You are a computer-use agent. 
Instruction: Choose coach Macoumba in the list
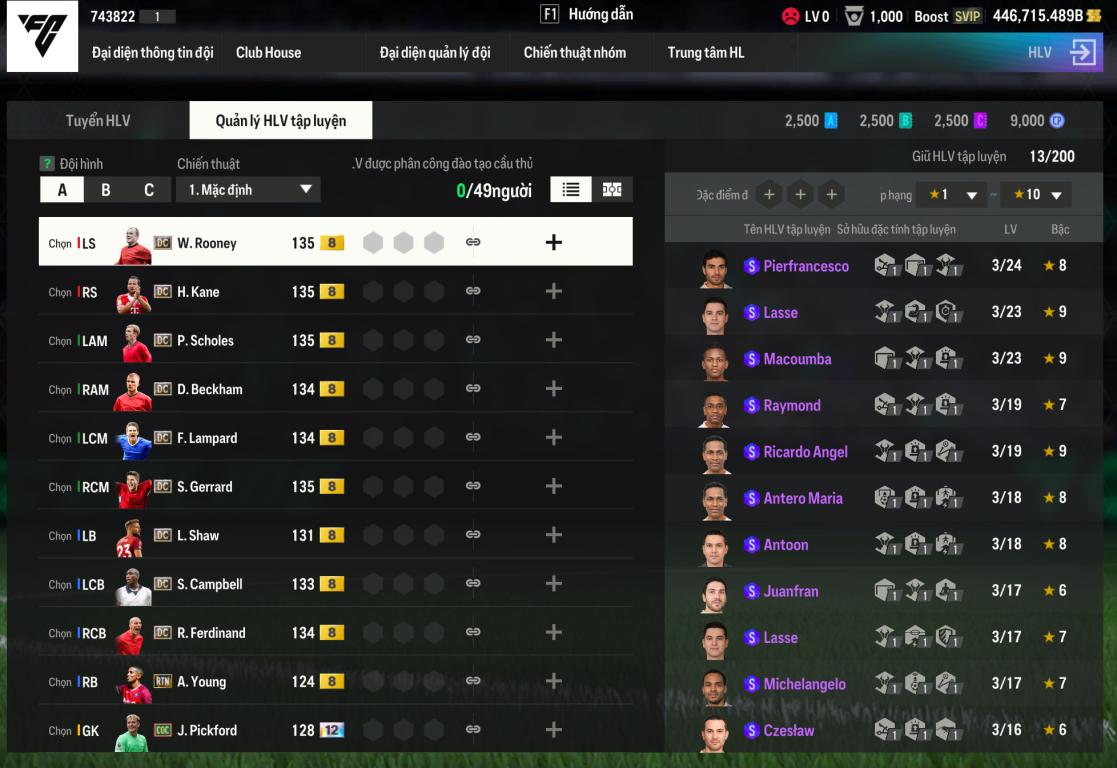[x=797, y=359]
